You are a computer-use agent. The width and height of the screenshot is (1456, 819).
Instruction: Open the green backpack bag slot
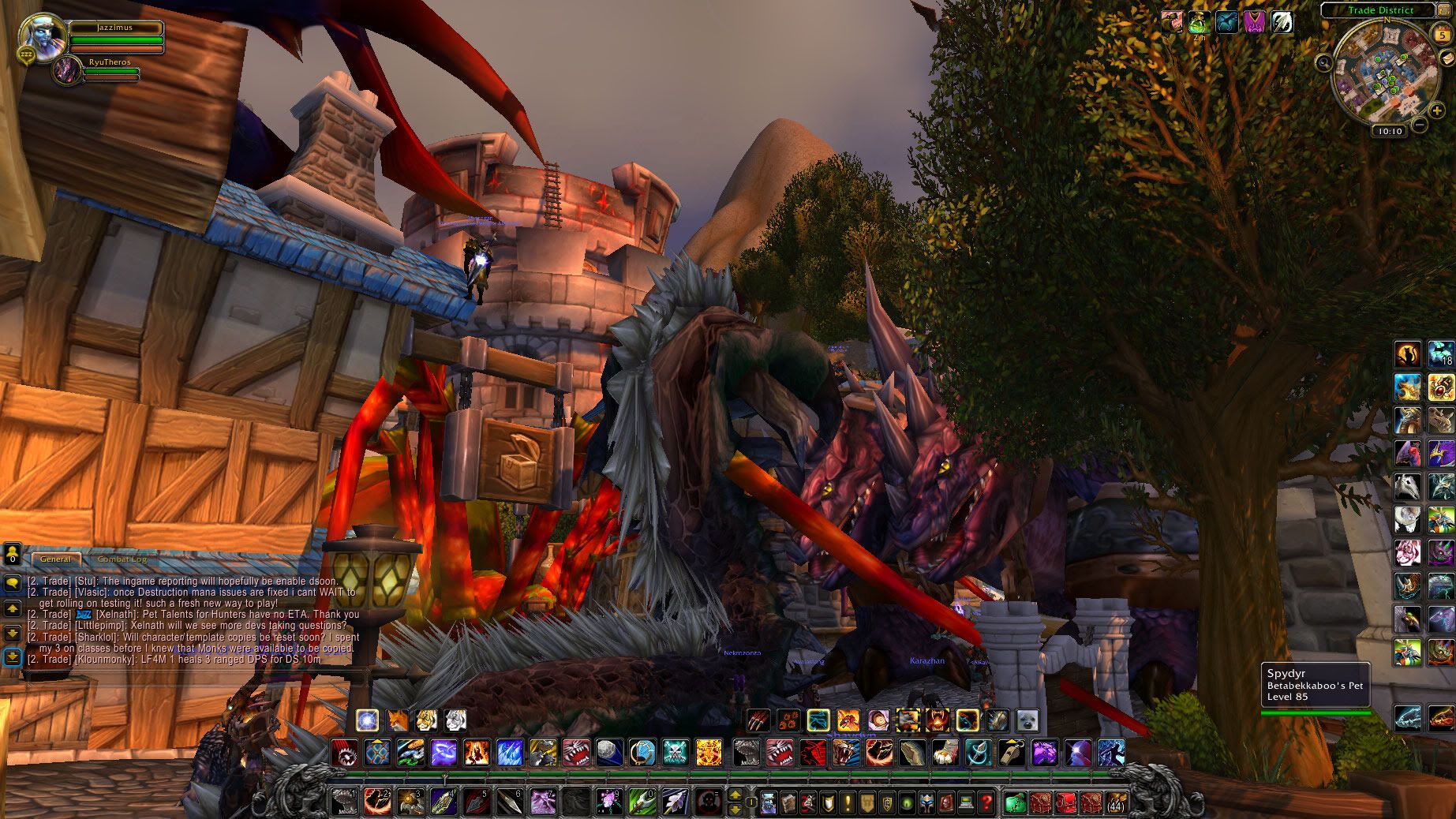tap(1016, 803)
